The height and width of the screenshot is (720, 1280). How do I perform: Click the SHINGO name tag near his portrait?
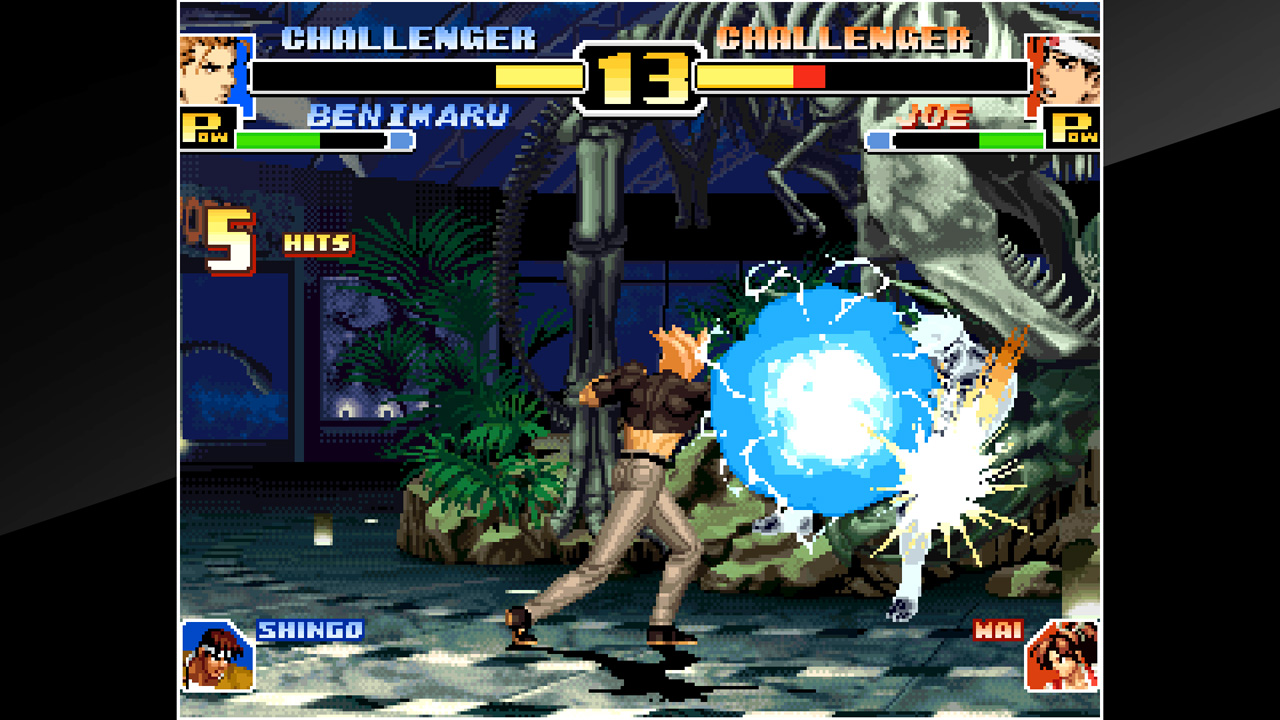[309, 631]
